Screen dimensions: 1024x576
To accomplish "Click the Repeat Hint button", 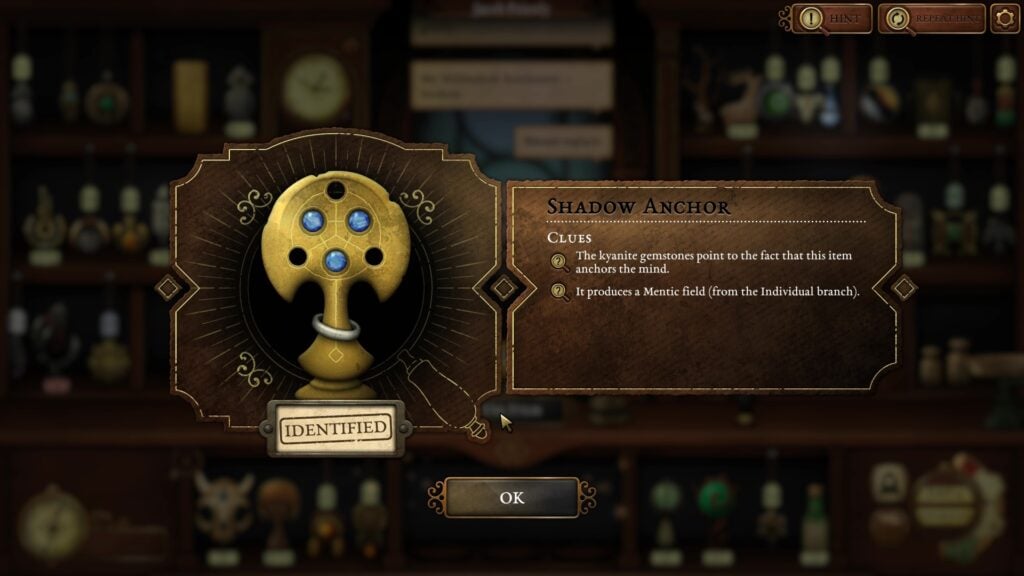I will coord(931,18).
